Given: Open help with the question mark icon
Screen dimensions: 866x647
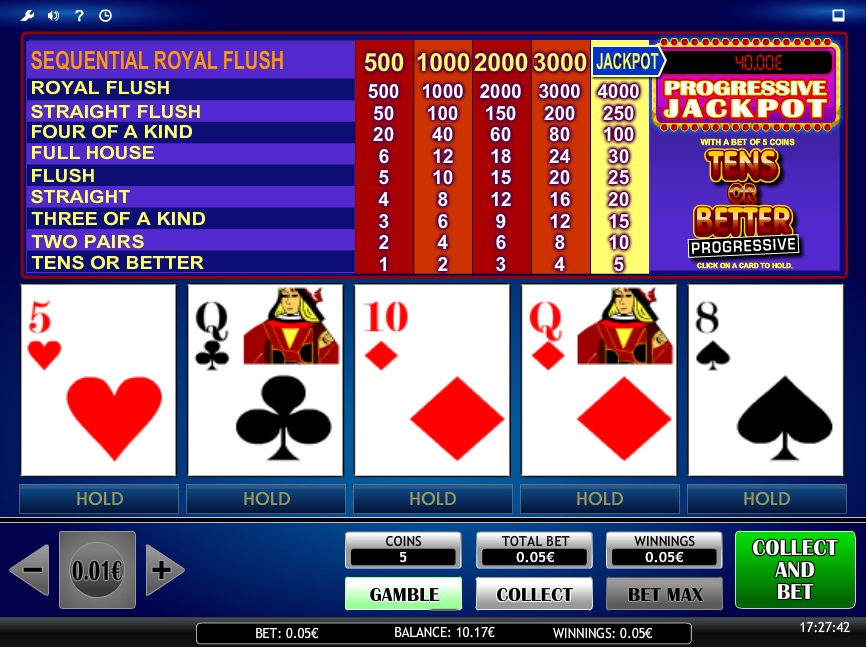Looking at the screenshot, I should tap(79, 15).
